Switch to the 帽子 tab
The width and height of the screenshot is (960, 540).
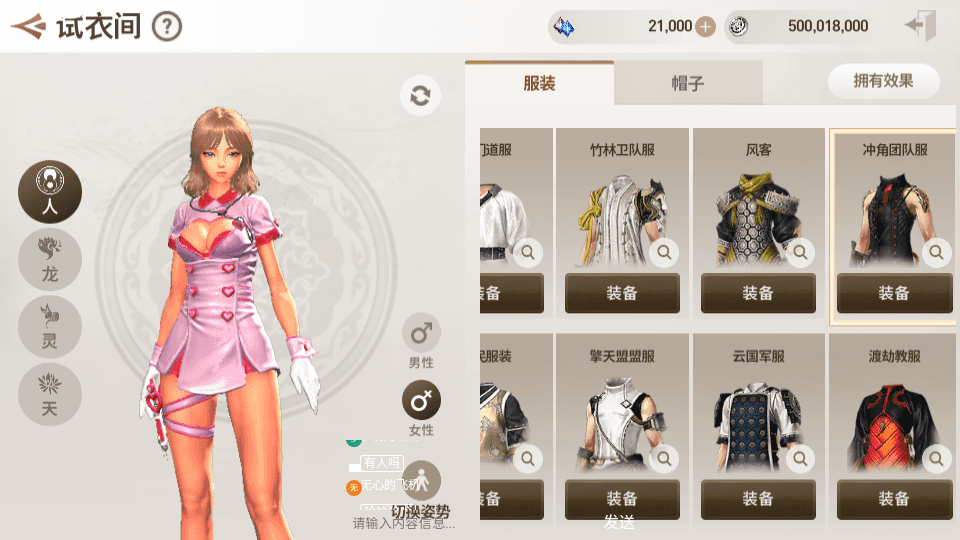pyautogui.click(x=687, y=83)
